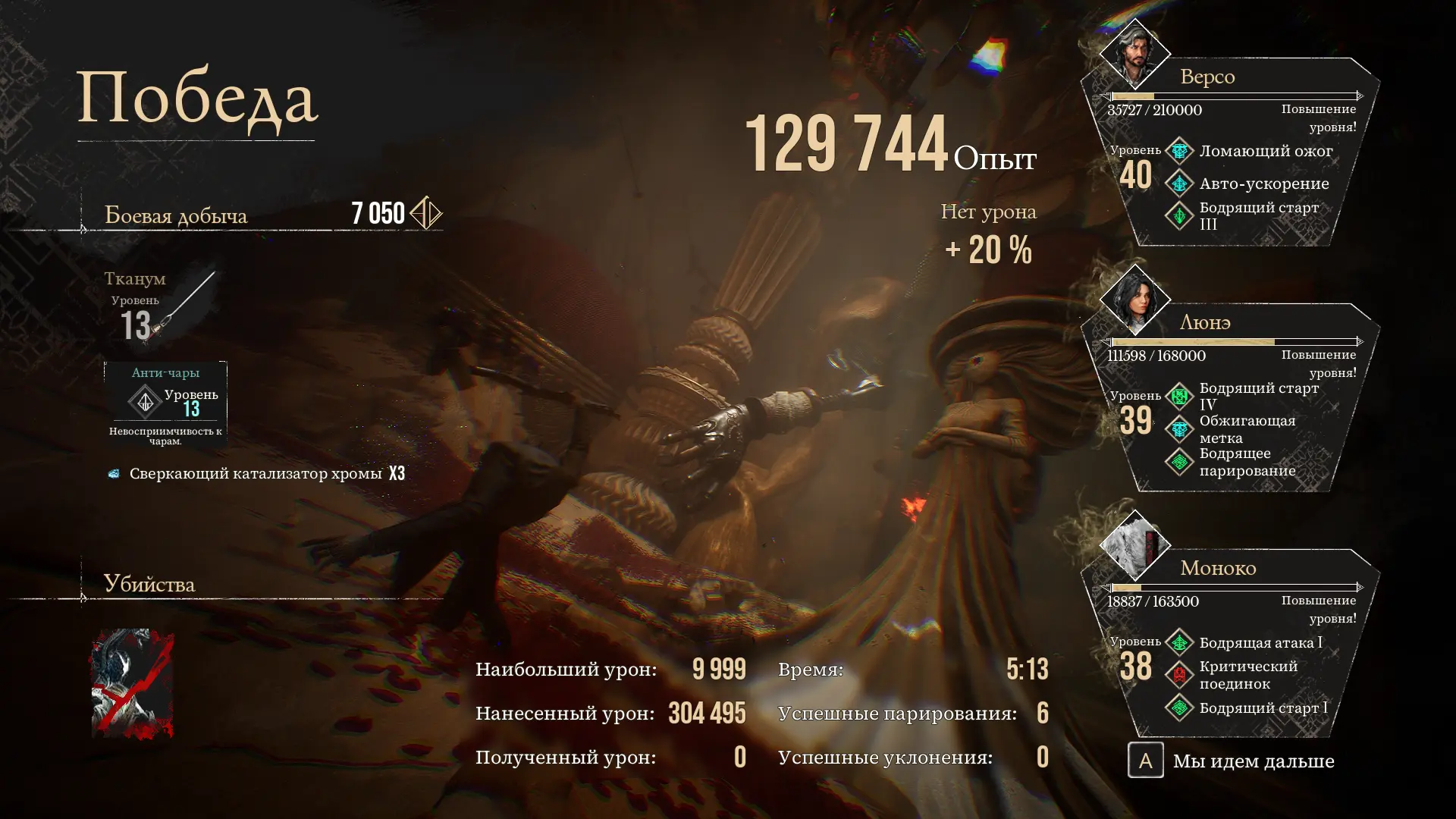The height and width of the screenshot is (819, 1456).
Task: Select Люнэ's Бодрящий старт IV icon
Action: coord(1179,397)
